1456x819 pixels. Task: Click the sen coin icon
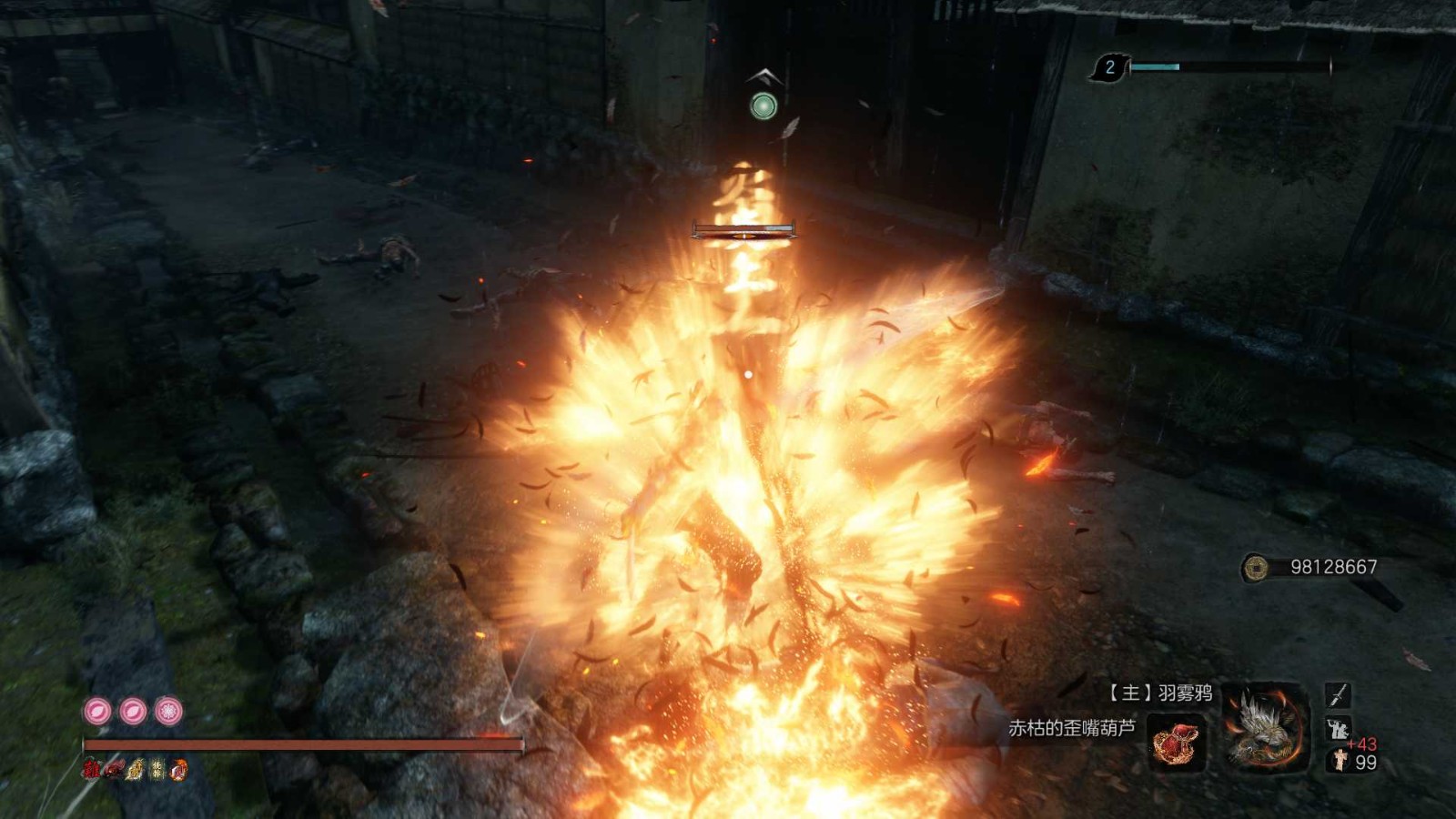[1256, 568]
